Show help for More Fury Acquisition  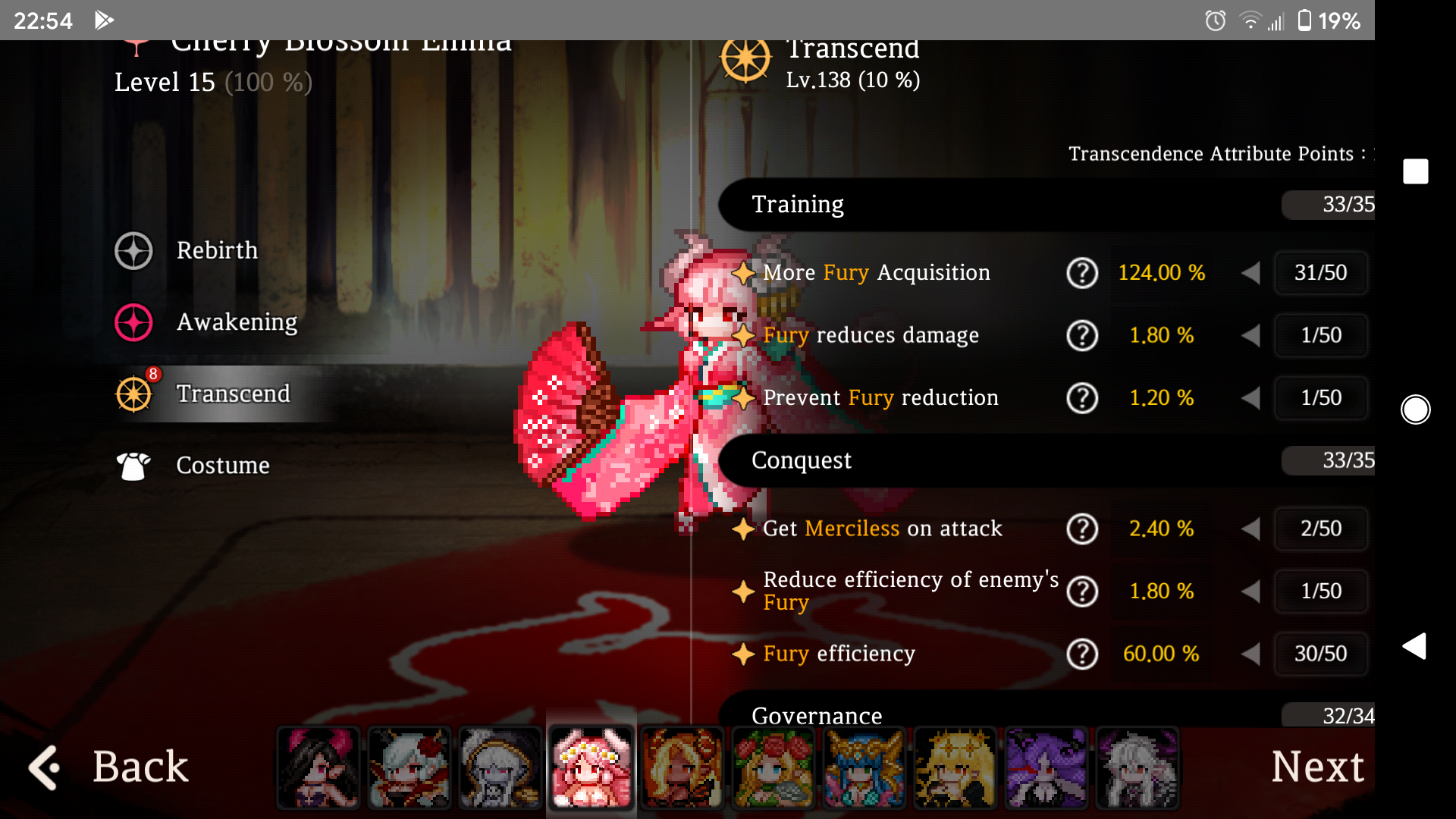point(1081,273)
